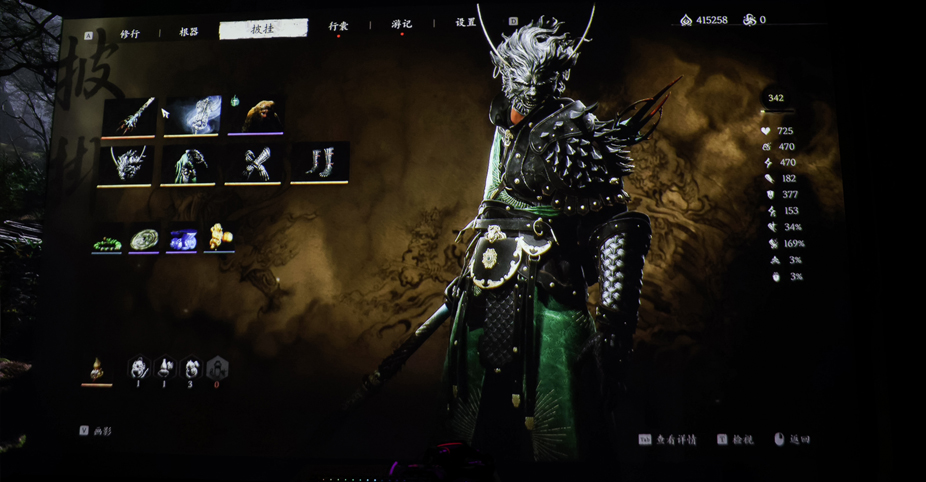
Task: Select the highlighted 披挂 tab
Action: coord(263,30)
